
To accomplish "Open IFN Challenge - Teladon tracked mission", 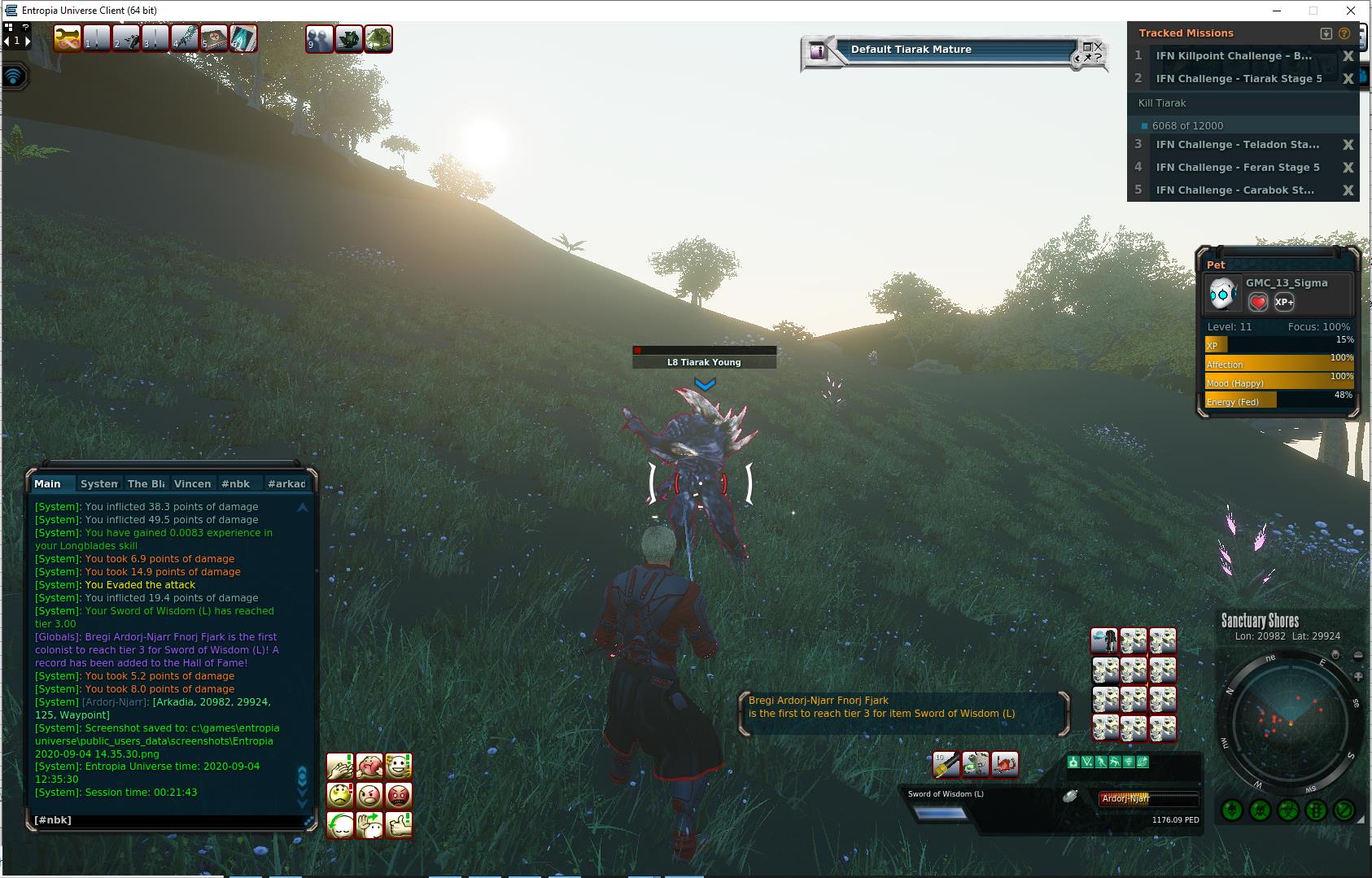I will [x=1237, y=145].
